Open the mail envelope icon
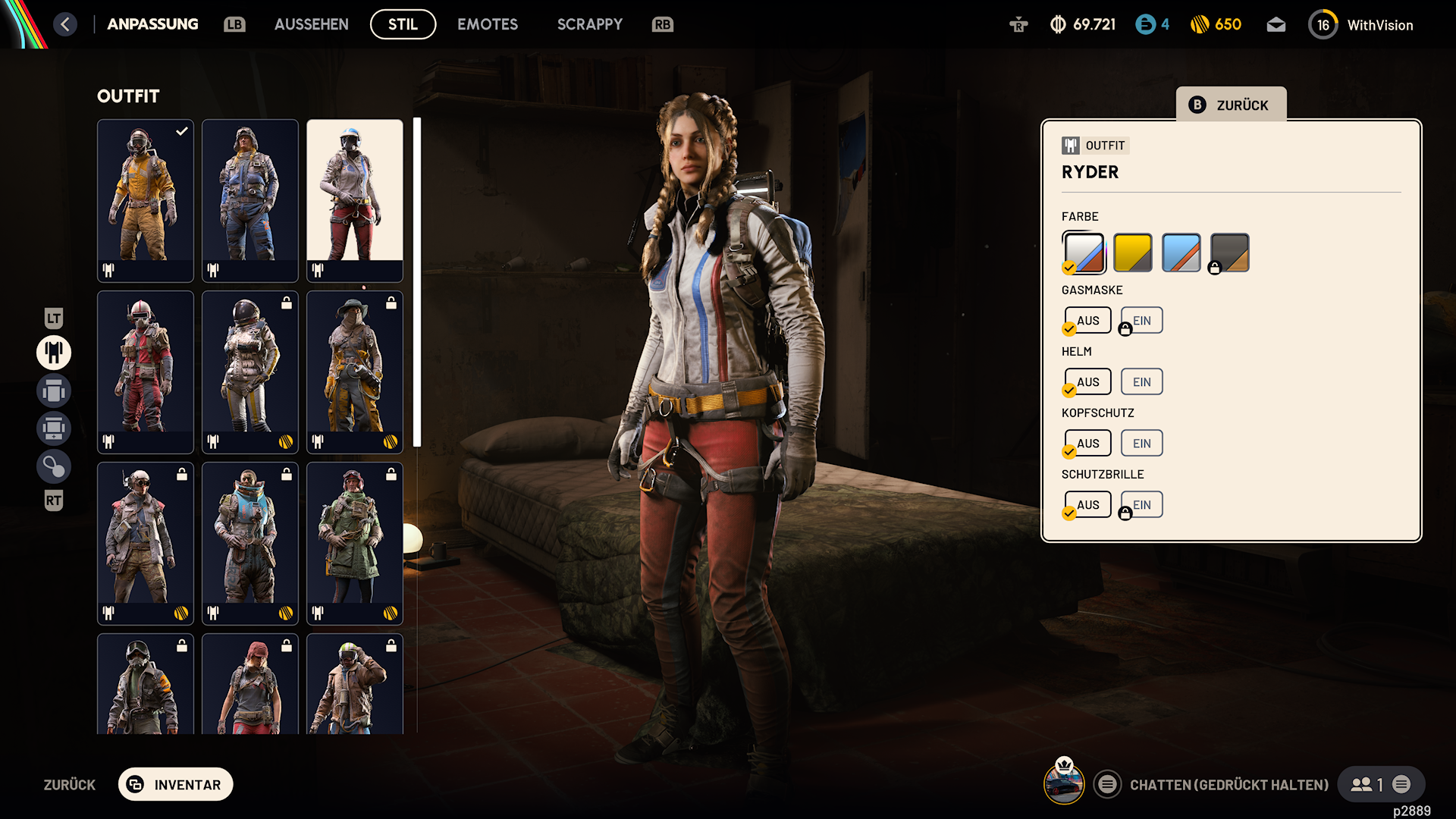Image resolution: width=1456 pixels, height=819 pixels. 1276,25
